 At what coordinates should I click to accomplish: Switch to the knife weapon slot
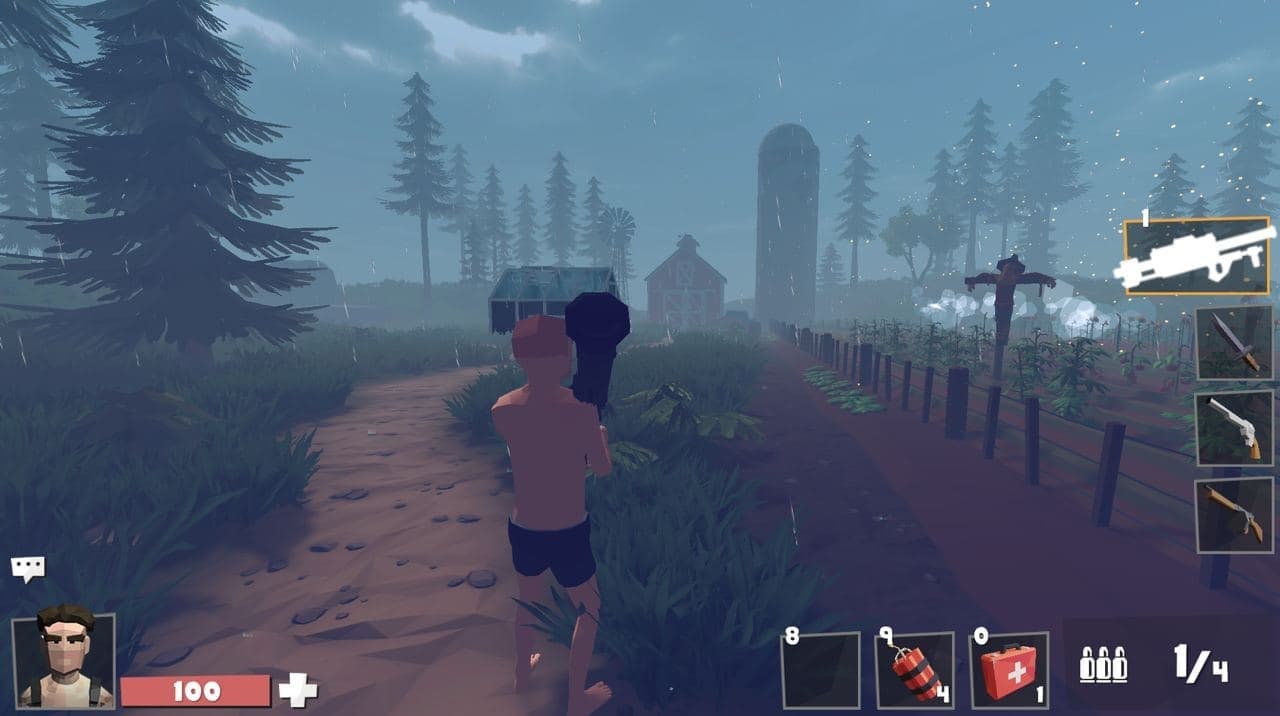point(1234,342)
